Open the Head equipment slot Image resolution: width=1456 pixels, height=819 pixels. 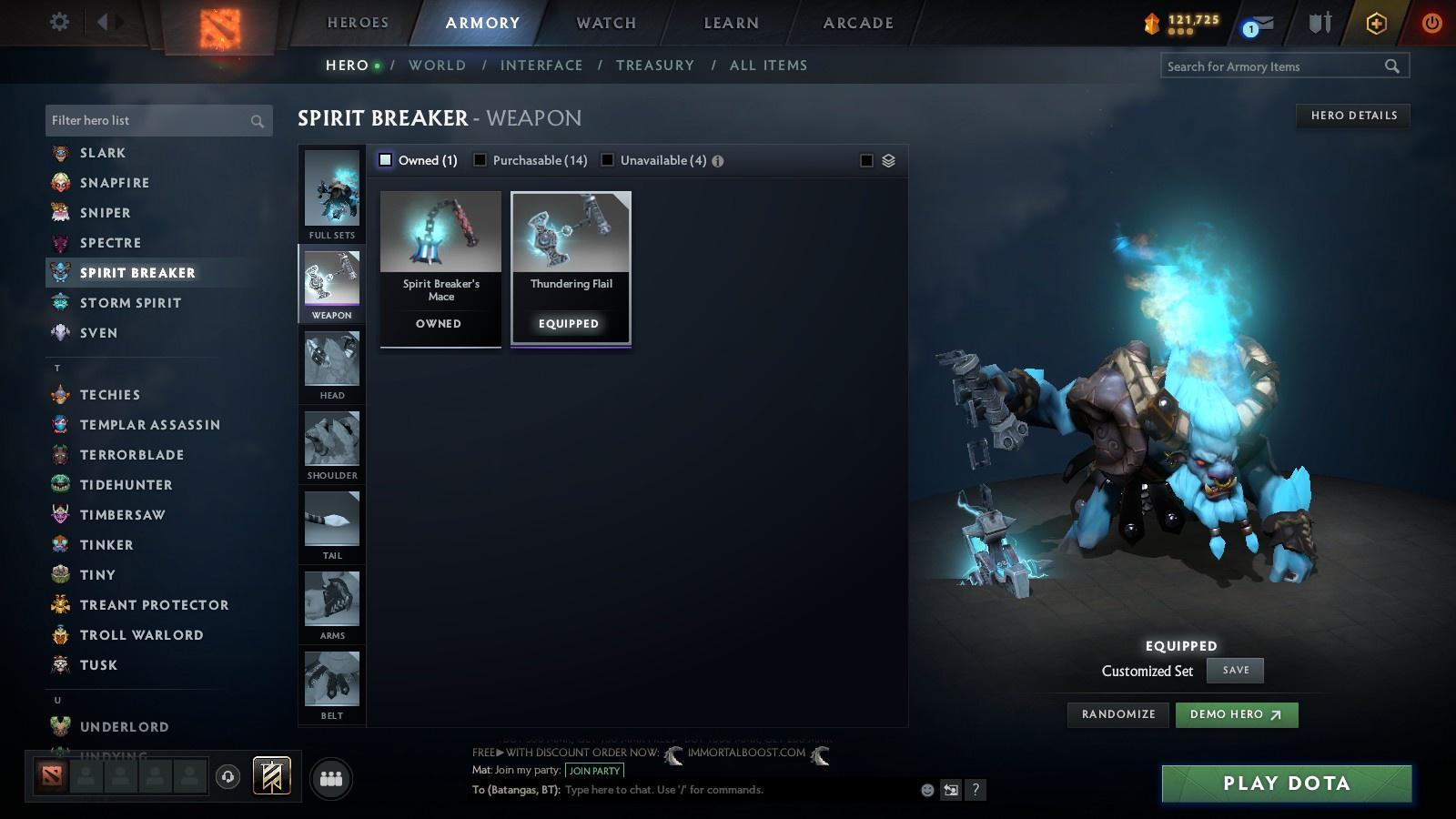coord(331,362)
